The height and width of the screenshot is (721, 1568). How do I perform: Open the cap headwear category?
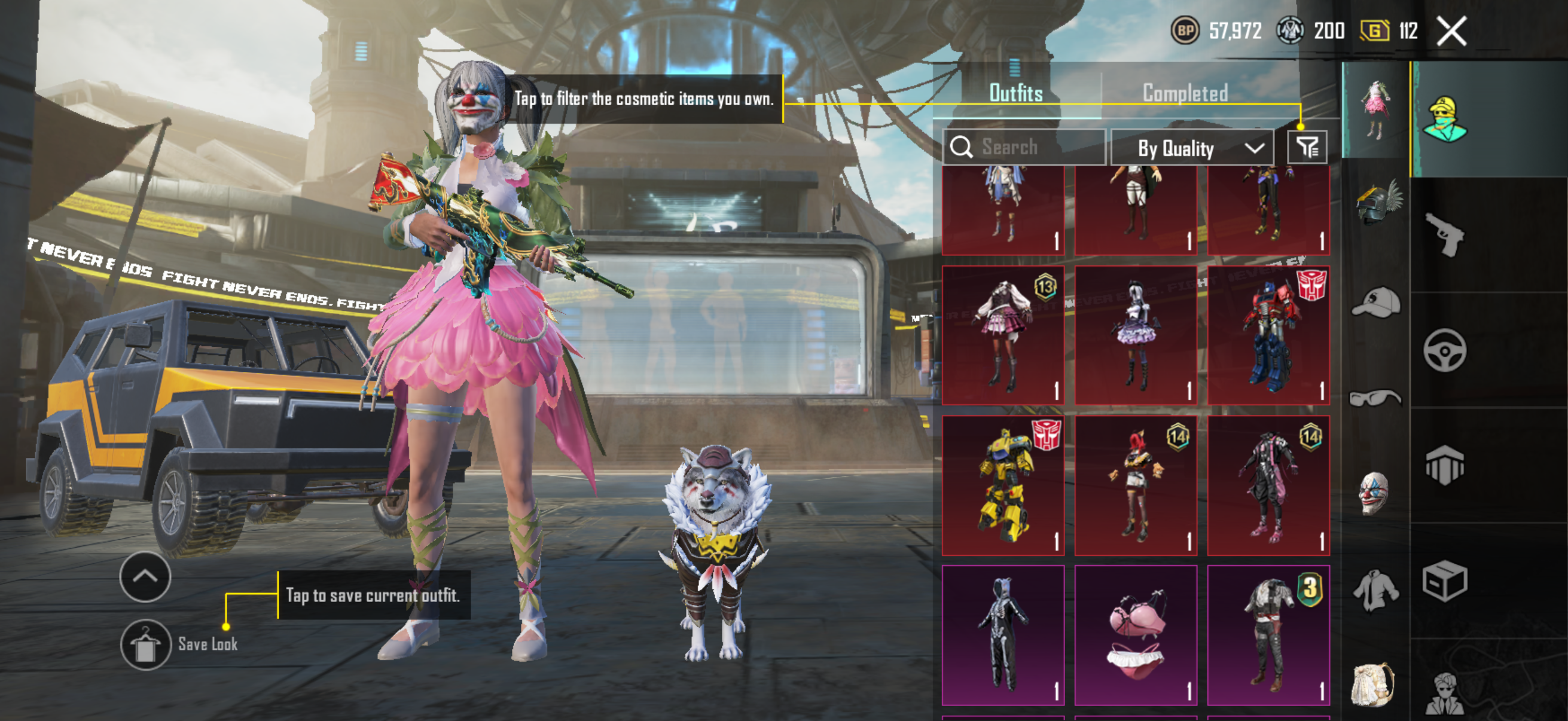click(x=1375, y=303)
